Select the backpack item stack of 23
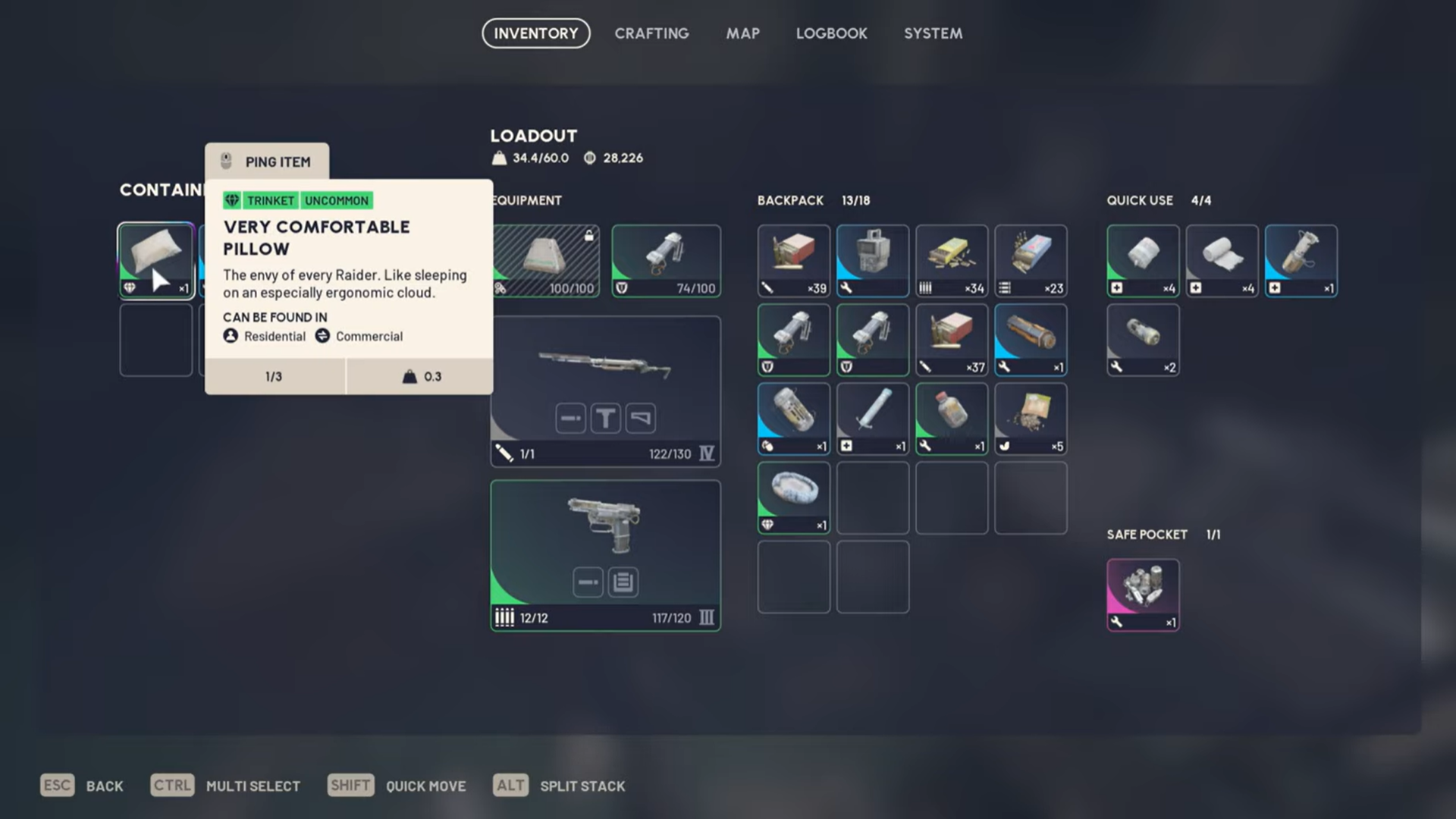 tap(1030, 260)
